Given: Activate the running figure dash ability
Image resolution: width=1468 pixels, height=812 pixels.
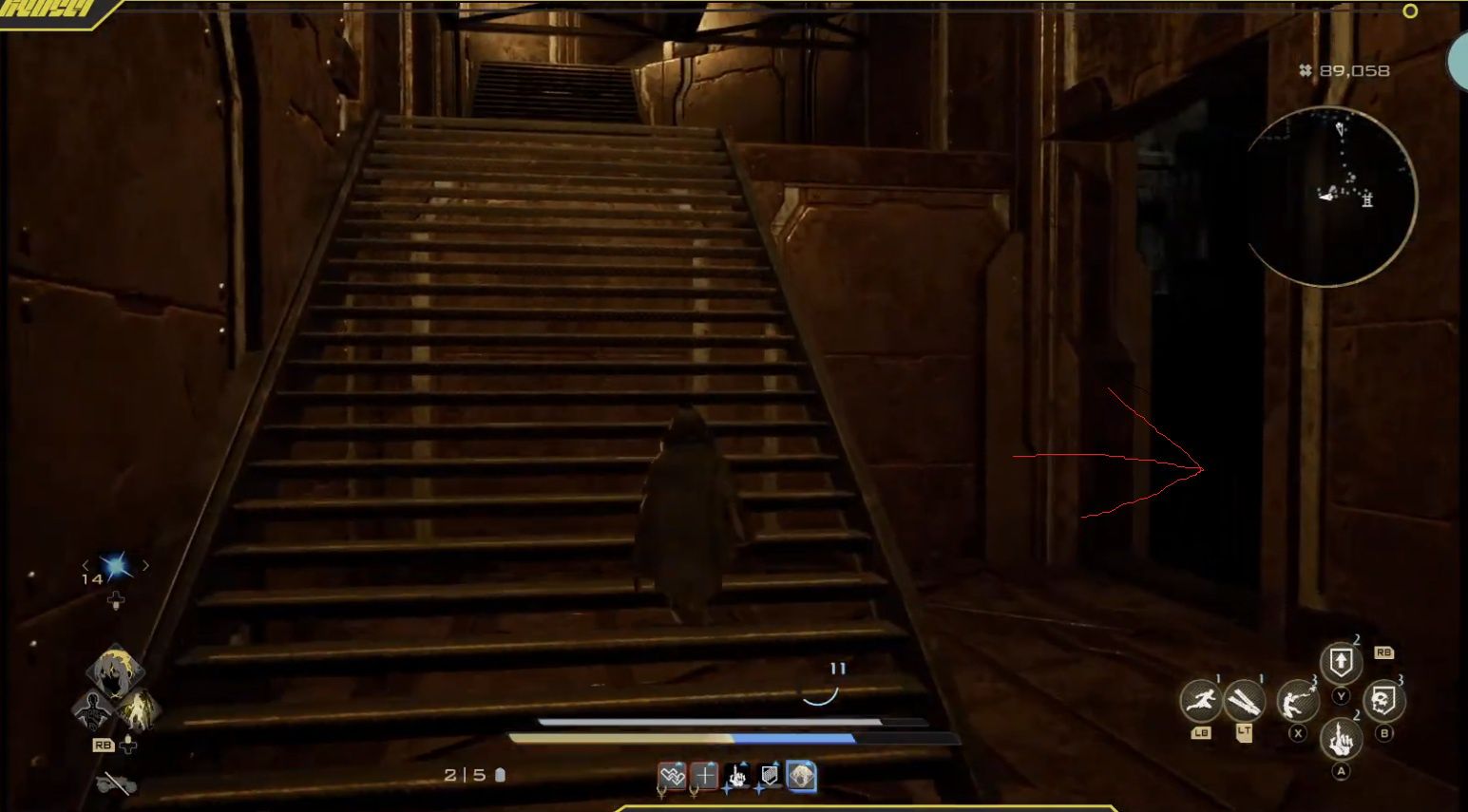Looking at the screenshot, I should [x=1201, y=702].
